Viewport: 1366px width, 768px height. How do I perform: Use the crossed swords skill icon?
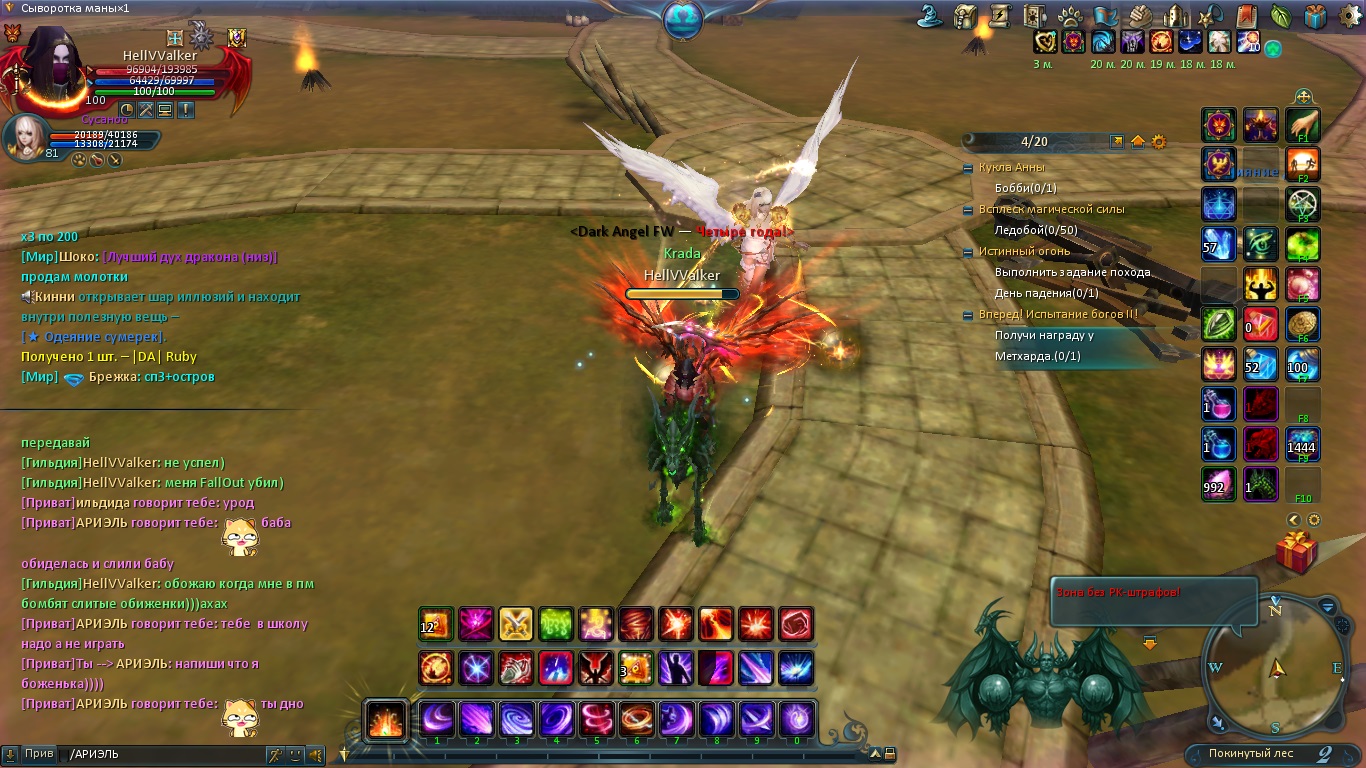[x=516, y=624]
